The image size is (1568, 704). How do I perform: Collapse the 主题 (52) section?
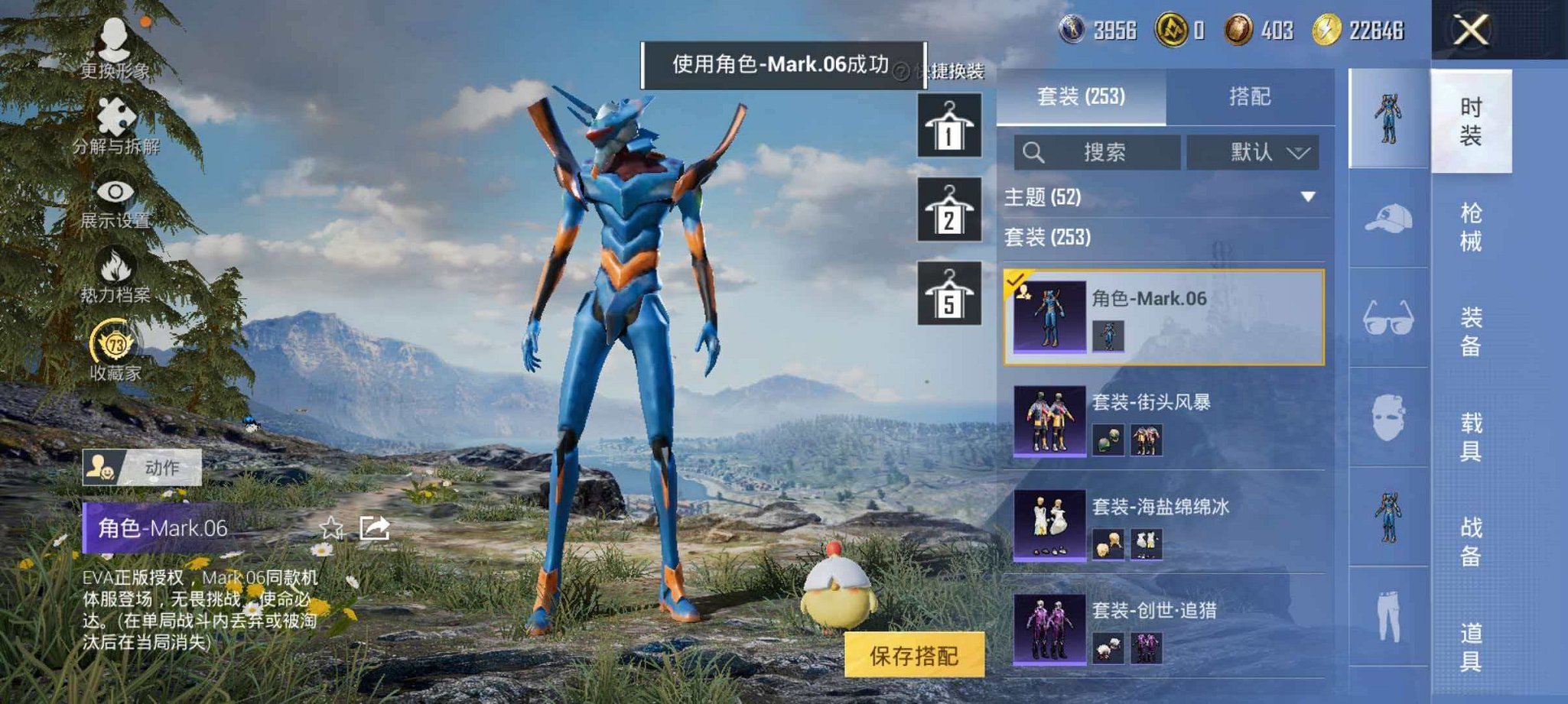click(x=1307, y=197)
